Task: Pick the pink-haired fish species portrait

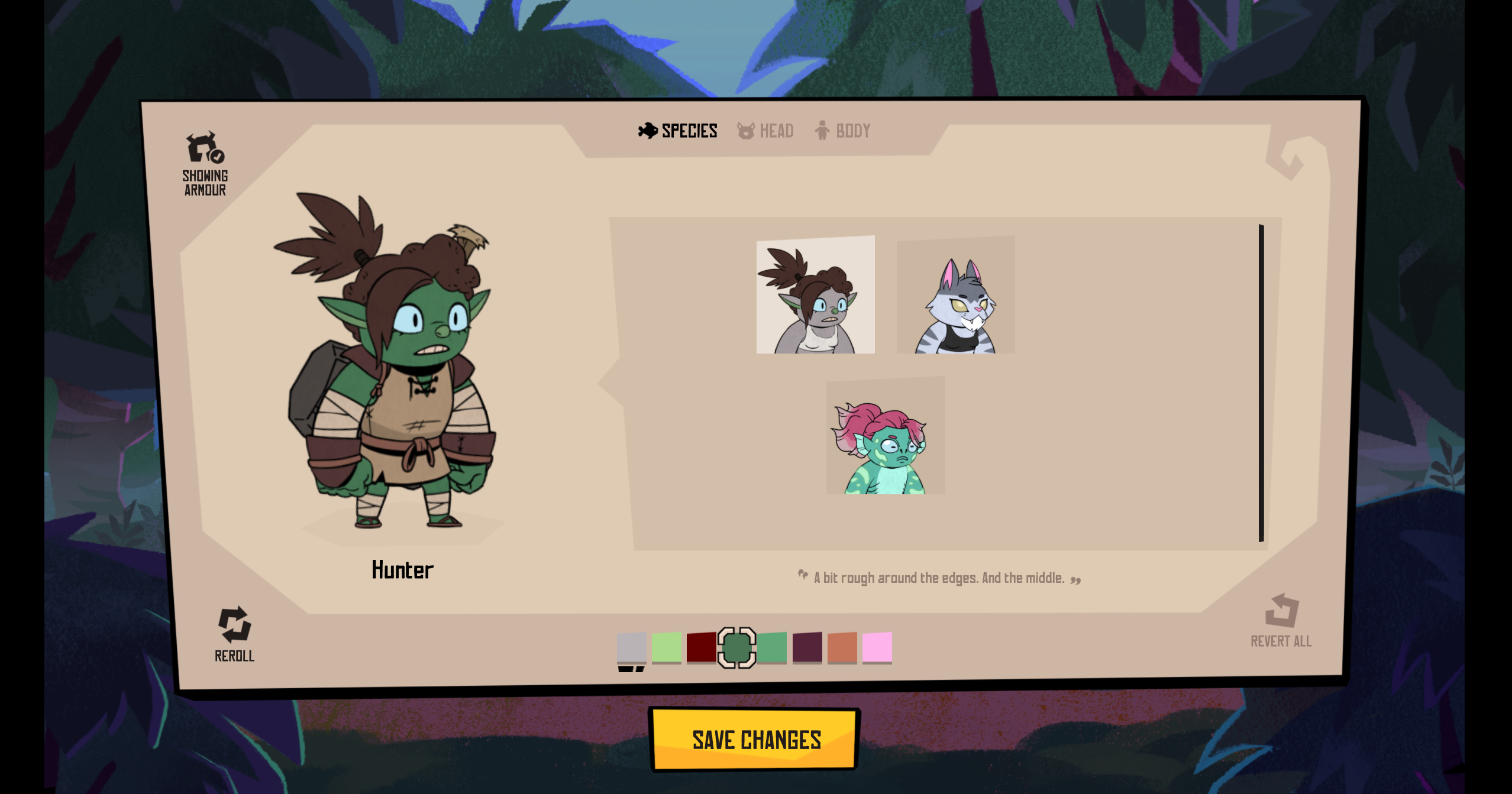Action: tap(886, 436)
